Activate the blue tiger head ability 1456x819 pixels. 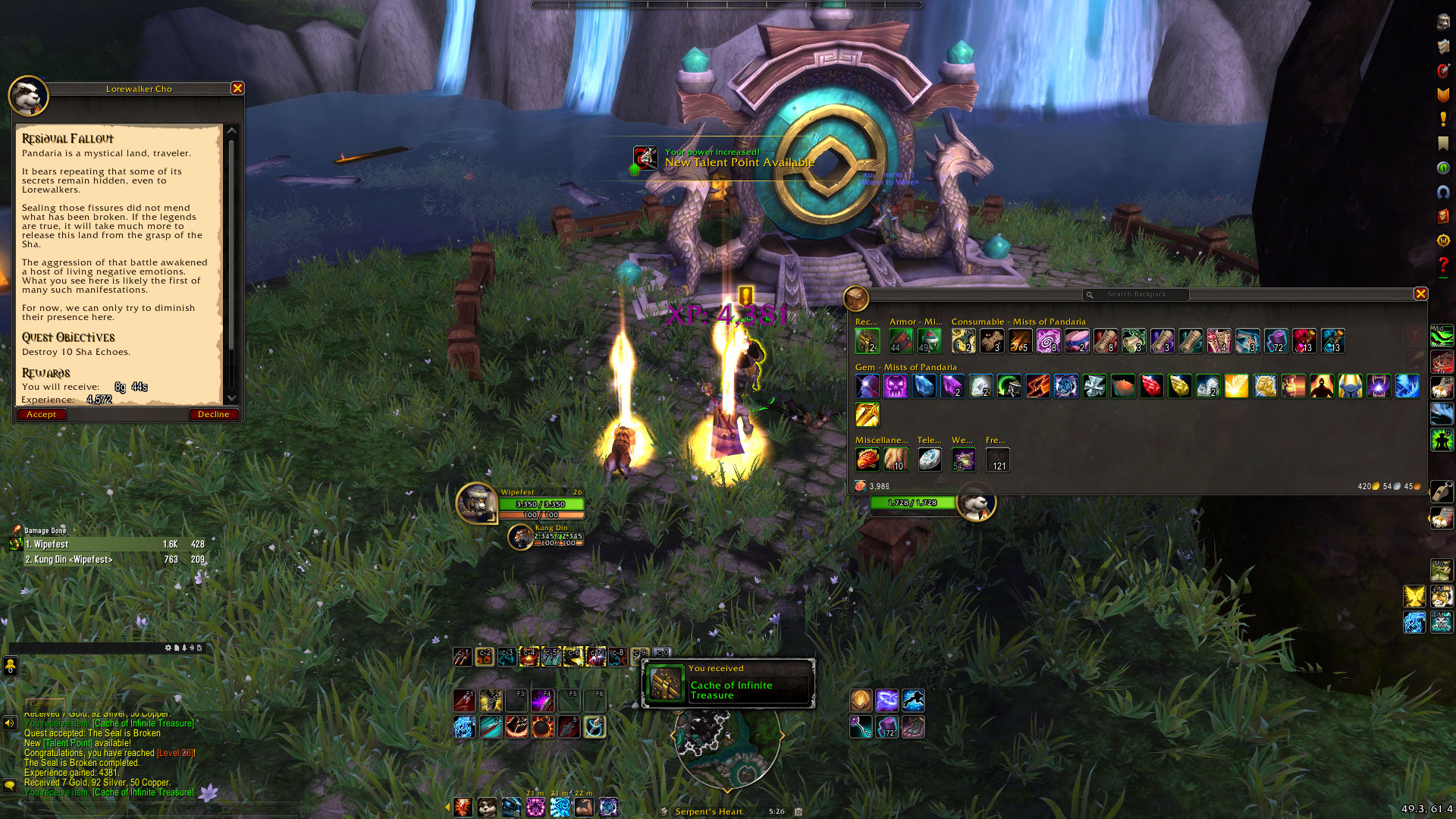(x=464, y=727)
